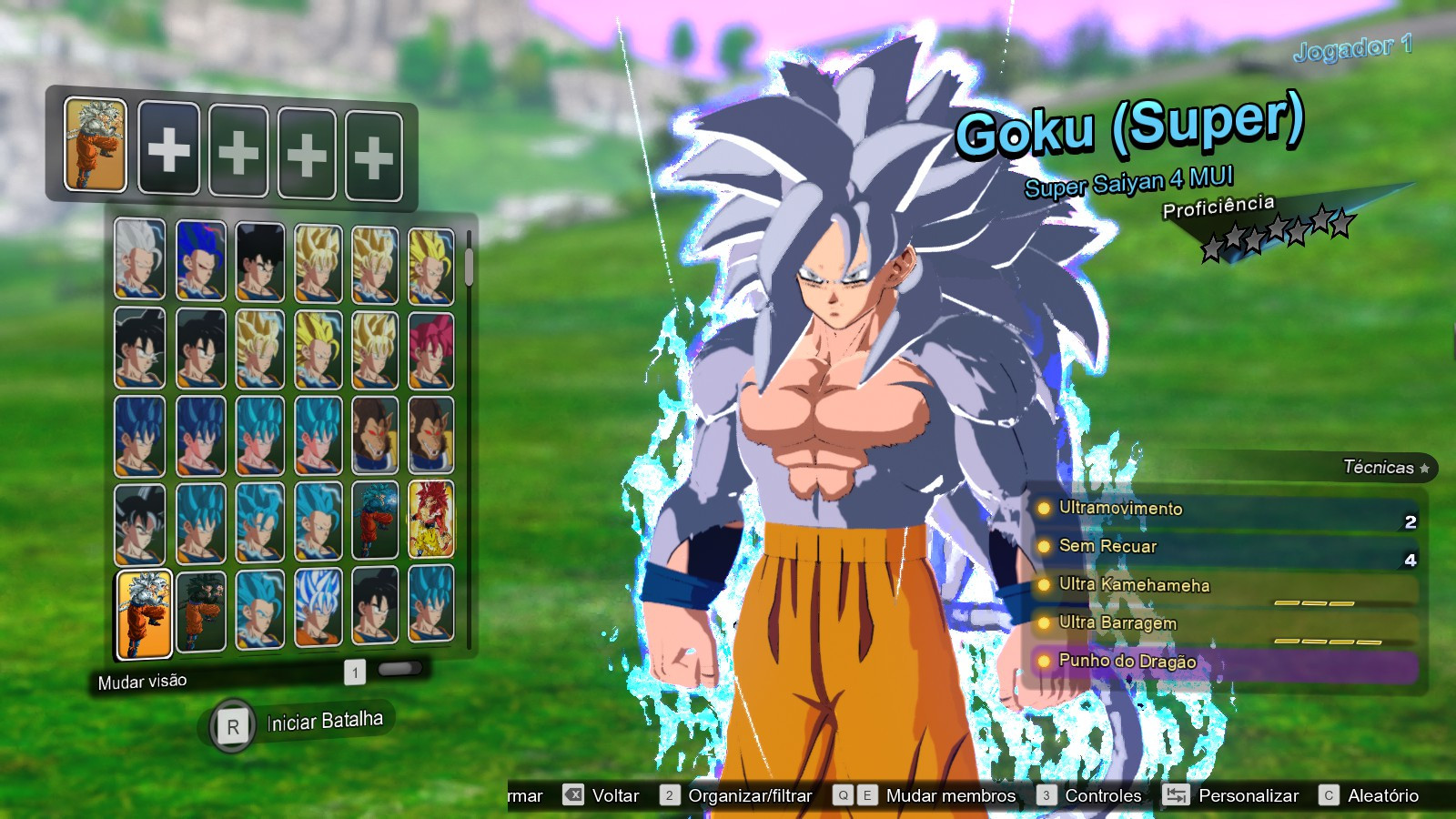Open the Organizar/filtrar menu
The image size is (1456, 819).
click(x=750, y=794)
